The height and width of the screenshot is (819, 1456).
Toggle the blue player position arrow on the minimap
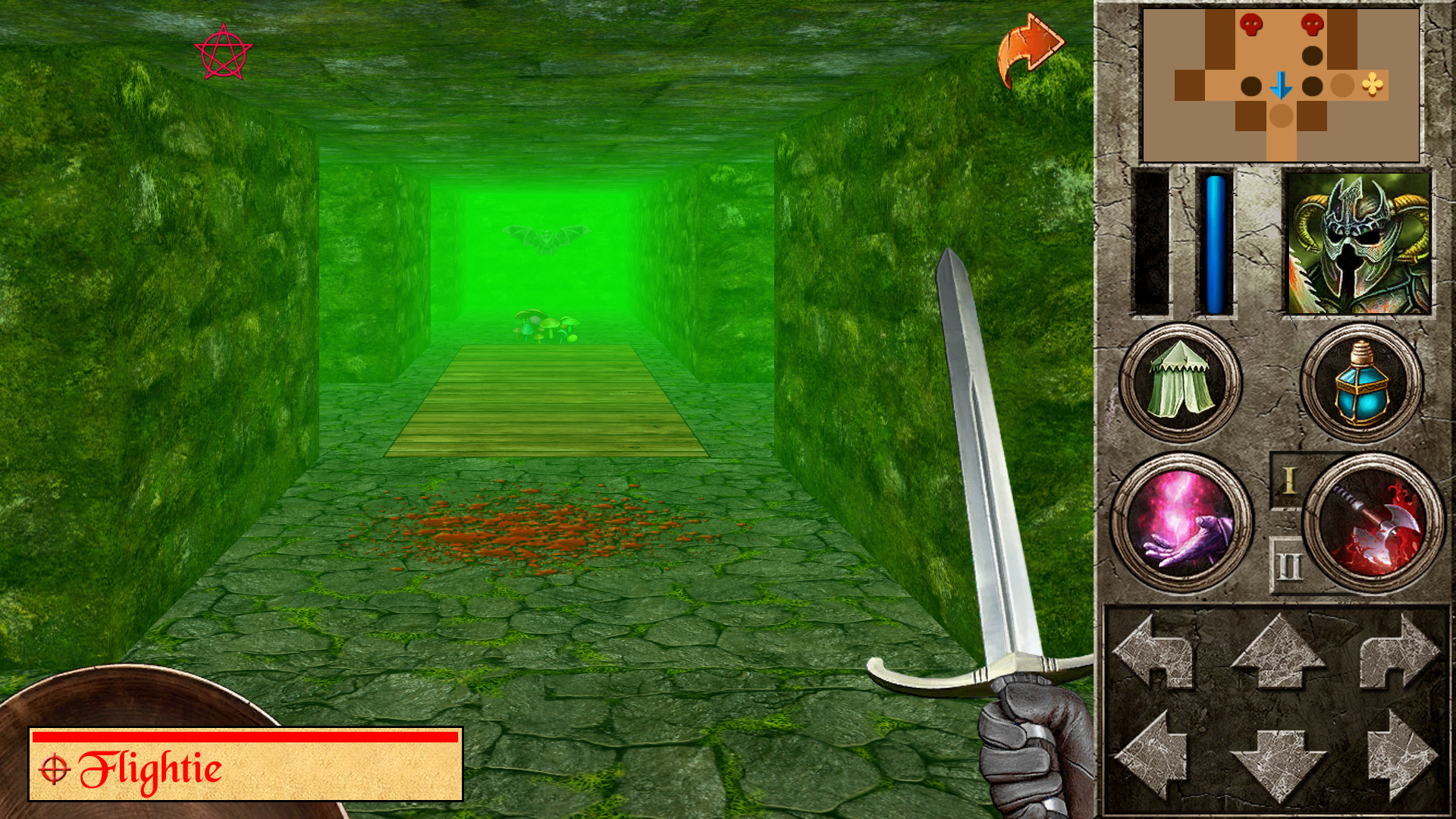point(1282,86)
